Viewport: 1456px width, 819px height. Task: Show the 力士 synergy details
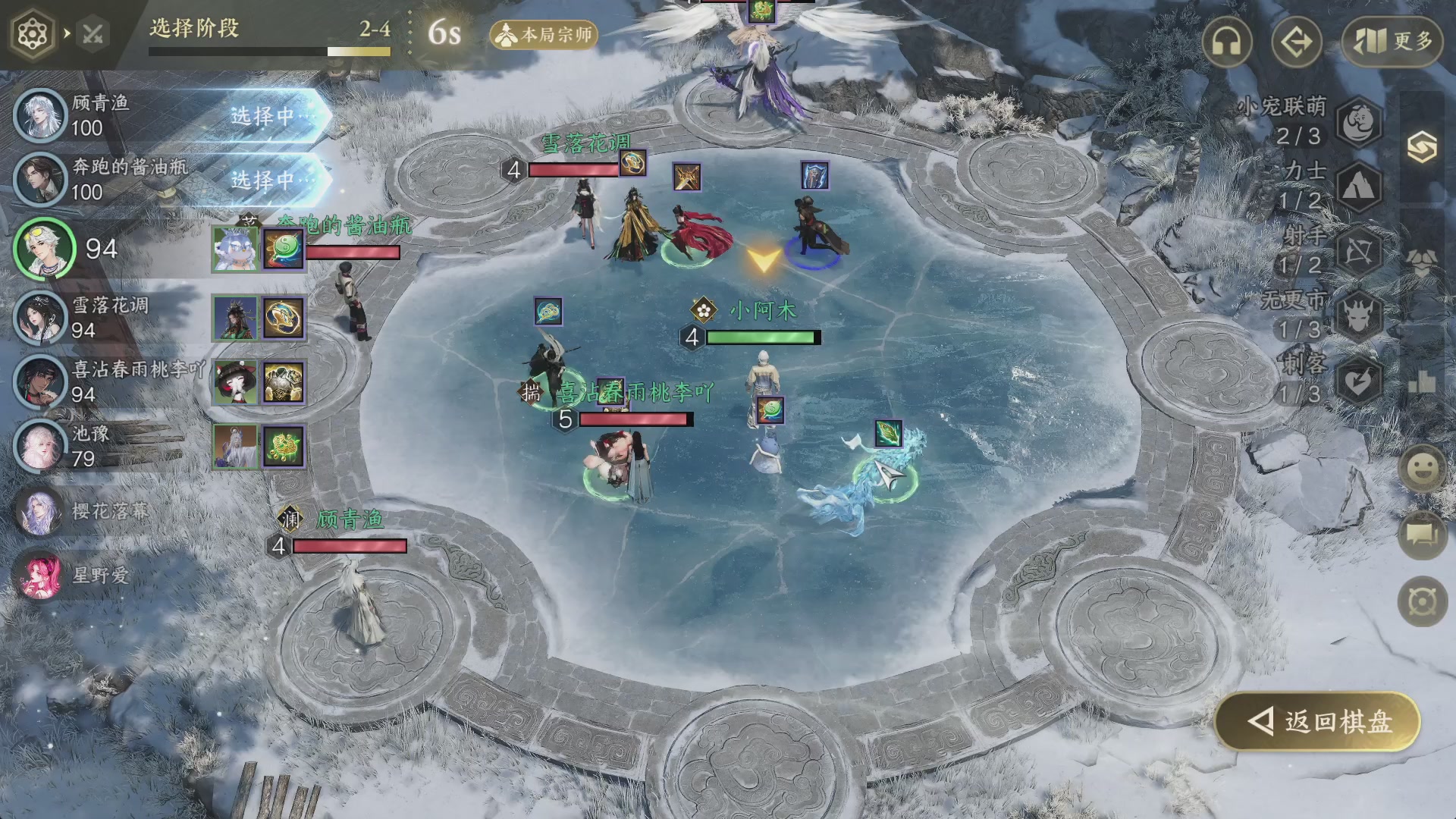tap(1358, 186)
